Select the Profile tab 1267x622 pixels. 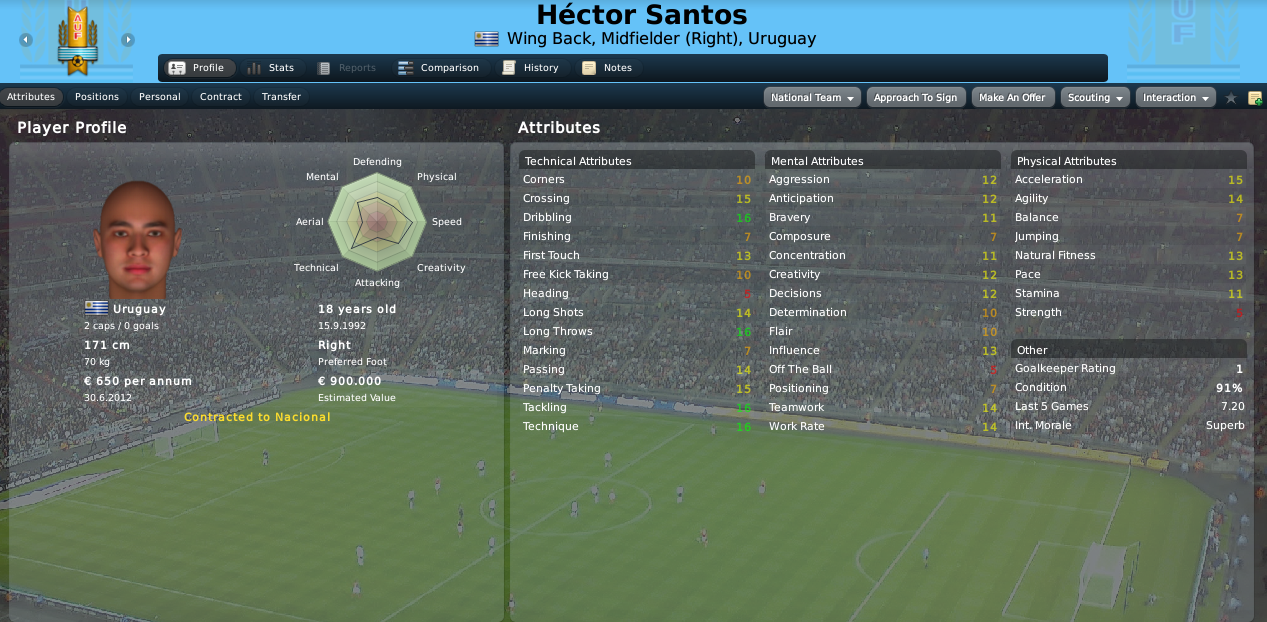coord(197,68)
